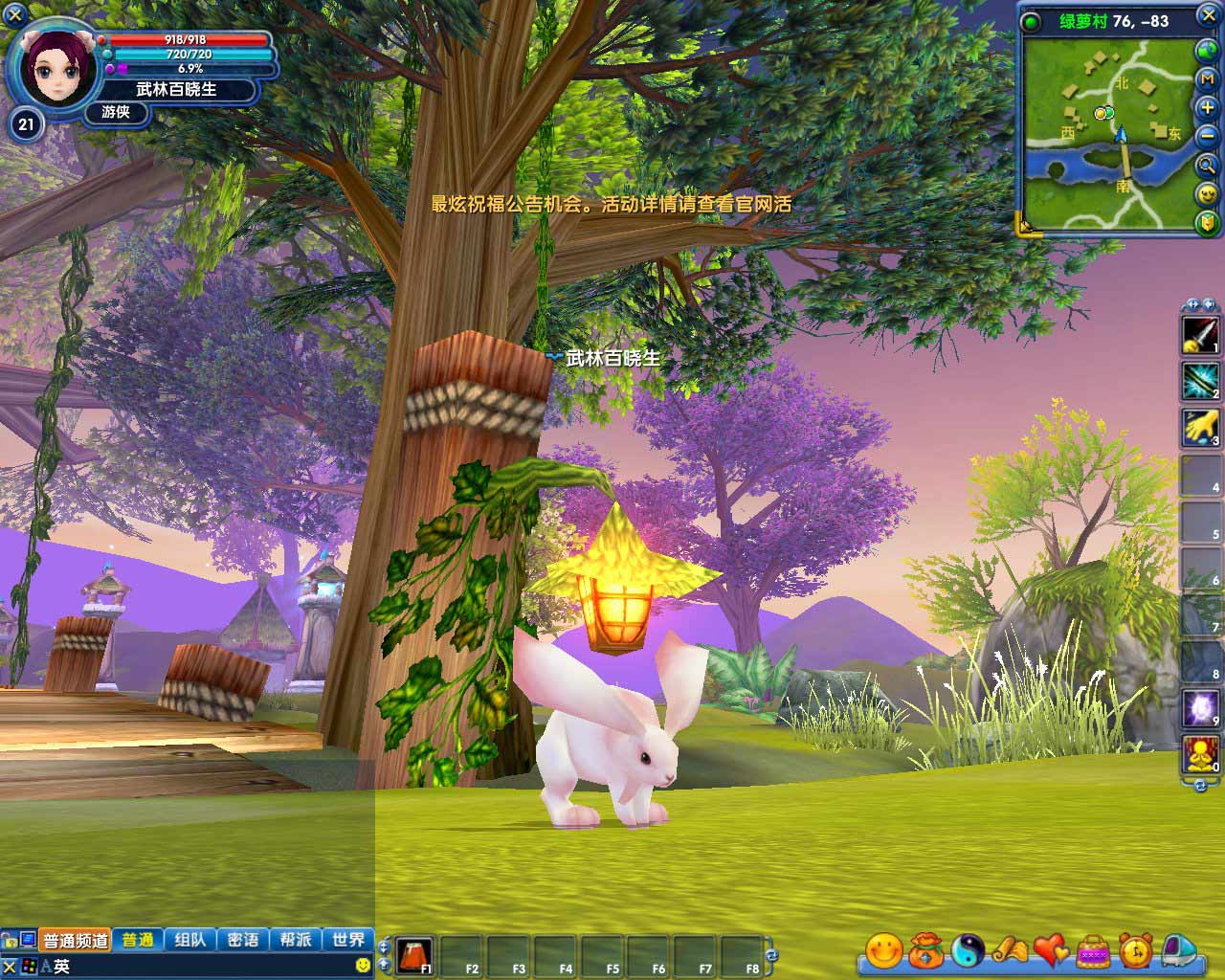Image resolution: width=1225 pixels, height=980 pixels.
Task: Open the orange money pouch menu icon
Action: [925, 950]
